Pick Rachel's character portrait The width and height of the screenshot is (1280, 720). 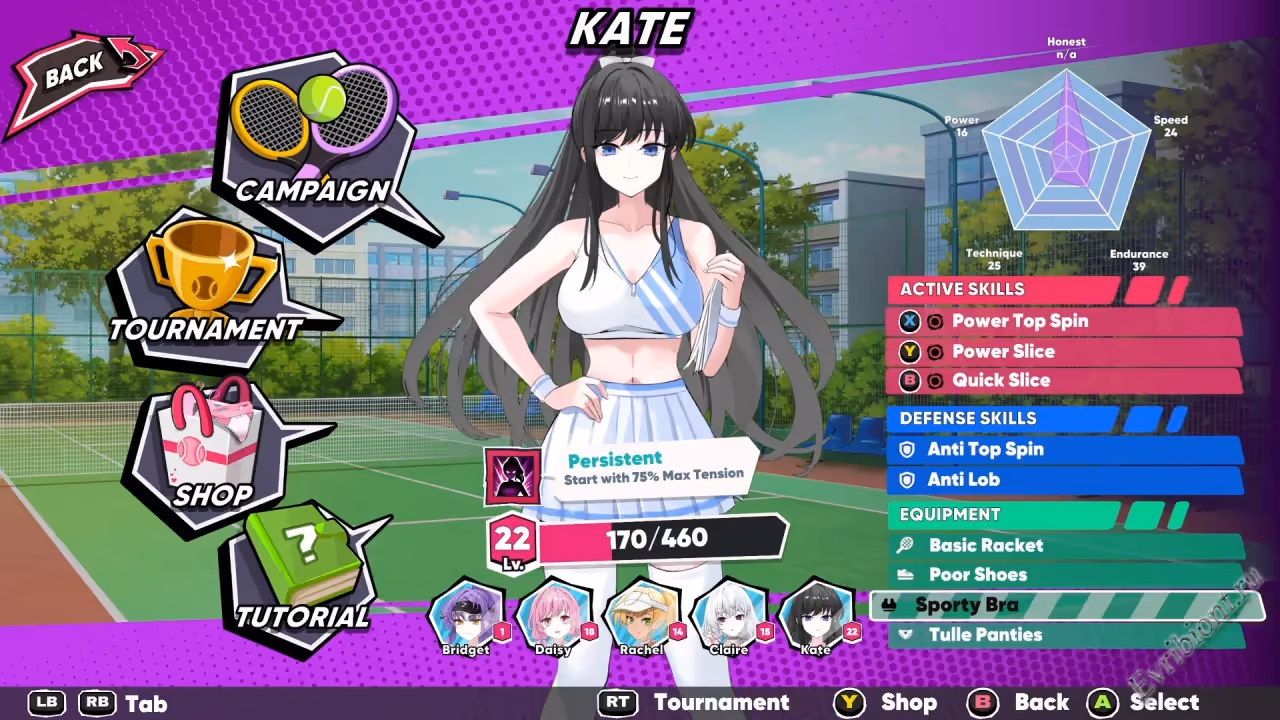pos(641,615)
